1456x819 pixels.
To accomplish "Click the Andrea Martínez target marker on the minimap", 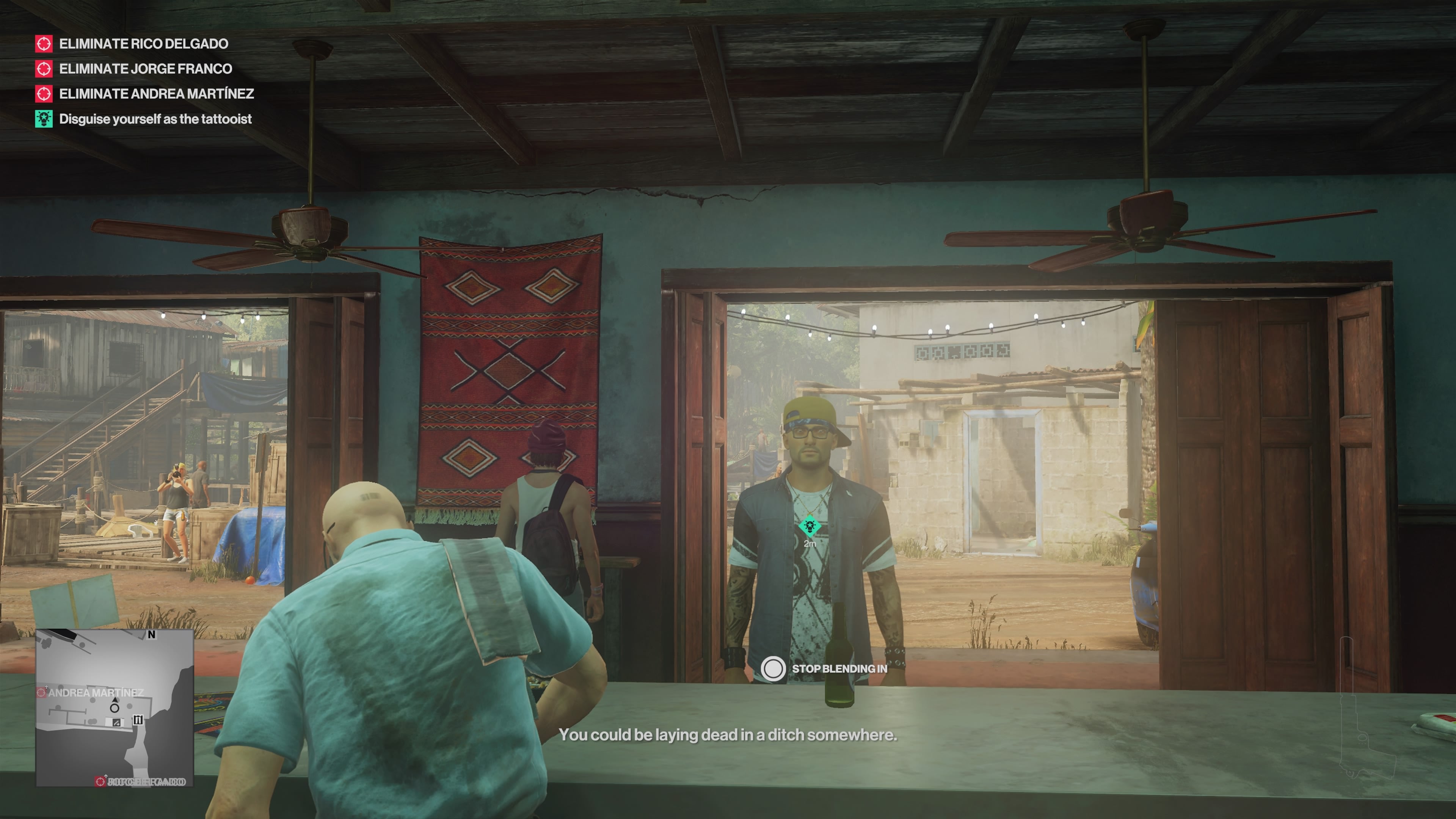I will pyautogui.click(x=42, y=693).
